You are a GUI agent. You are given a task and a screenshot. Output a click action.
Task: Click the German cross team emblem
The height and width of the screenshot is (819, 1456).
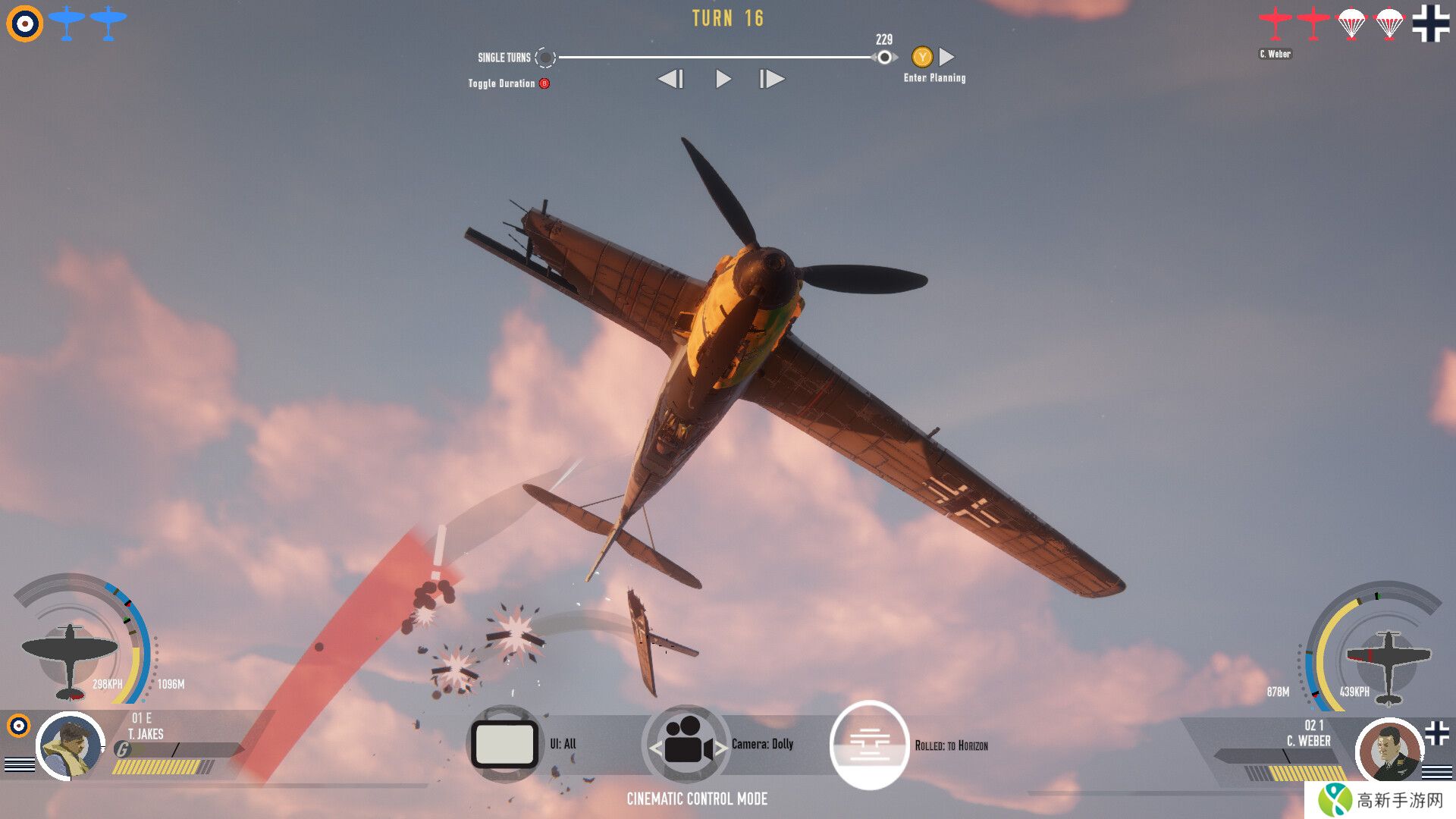pos(1430,23)
